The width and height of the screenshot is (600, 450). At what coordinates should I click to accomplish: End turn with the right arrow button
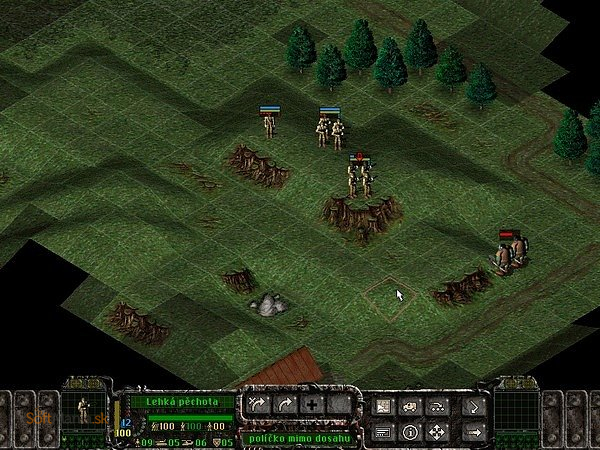[x=473, y=432]
